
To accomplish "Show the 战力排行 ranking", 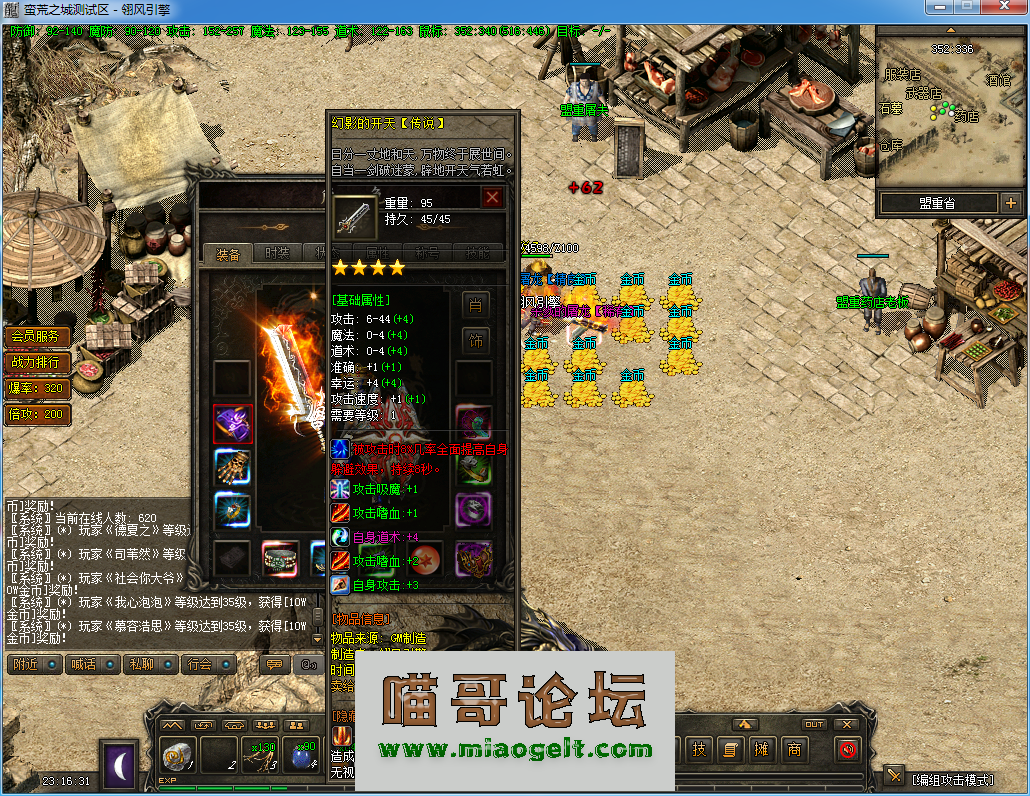I will coord(38,362).
